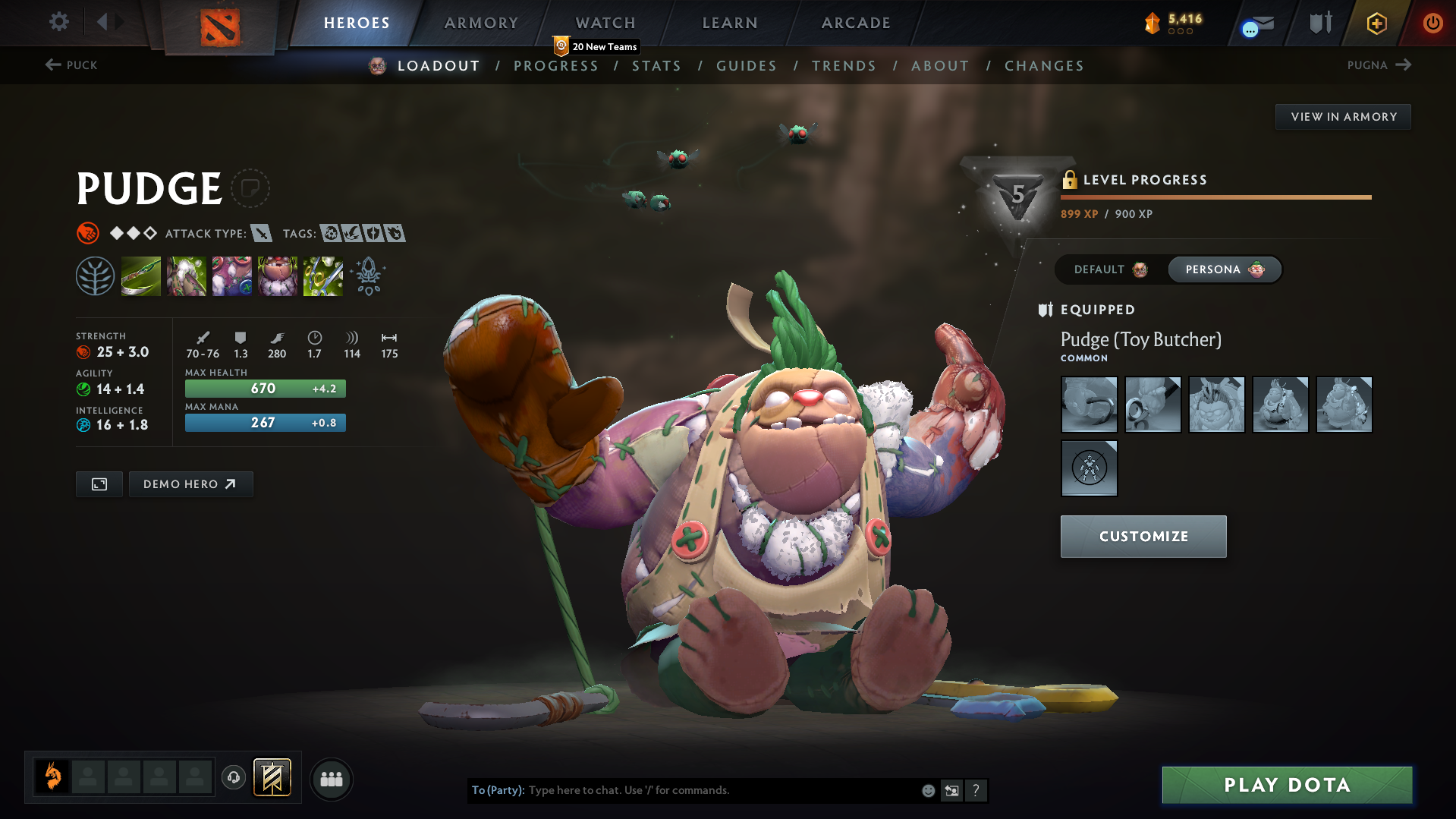Focus the party chat input box
The image size is (1456, 819).
click(721, 790)
